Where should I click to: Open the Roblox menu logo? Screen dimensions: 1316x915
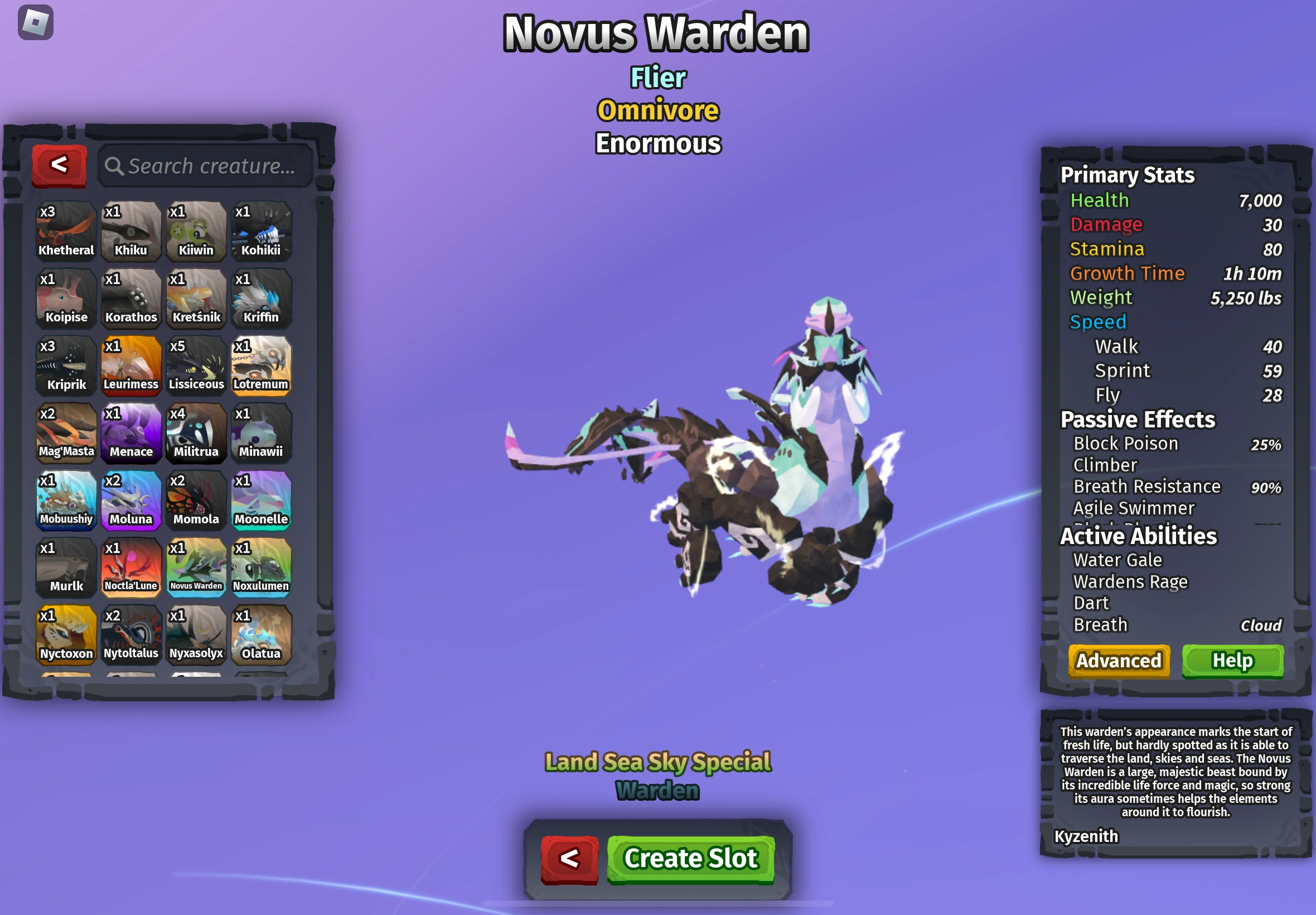click(35, 22)
